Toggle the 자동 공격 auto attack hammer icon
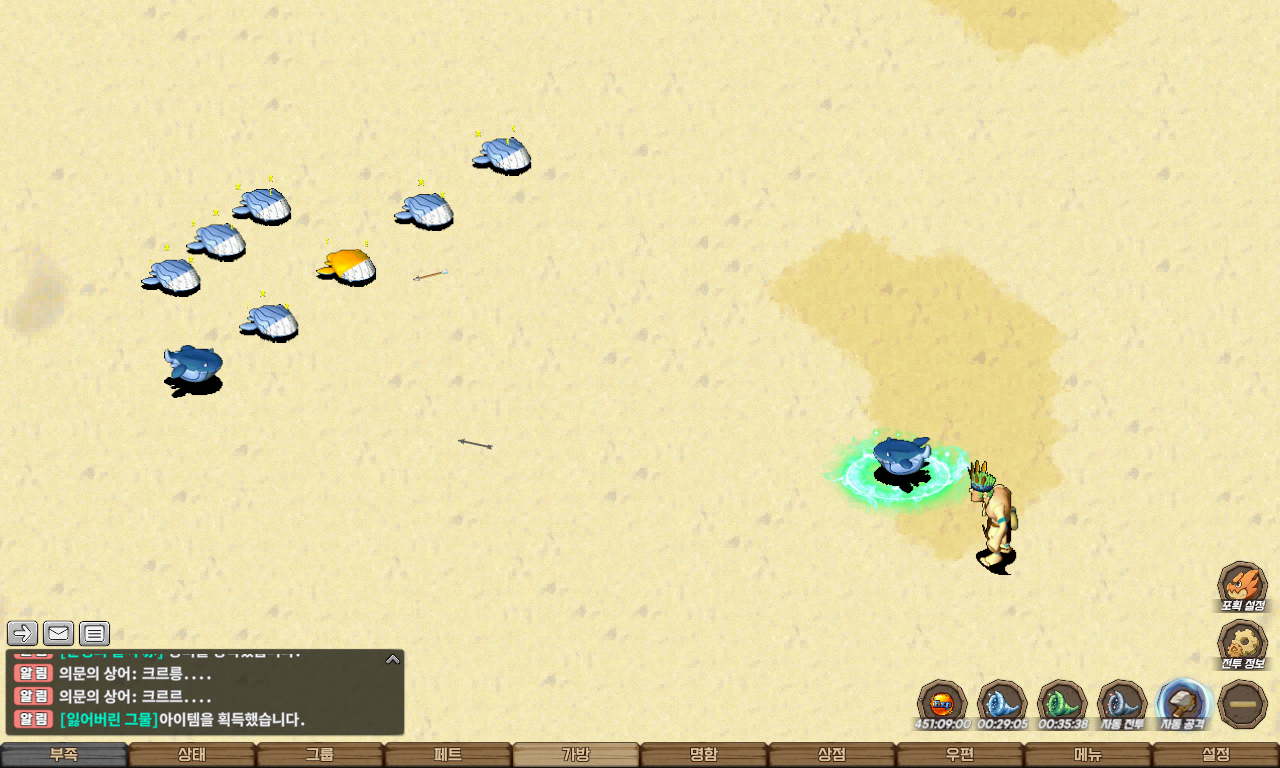Viewport: 1280px width, 768px height. (1184, 703)
